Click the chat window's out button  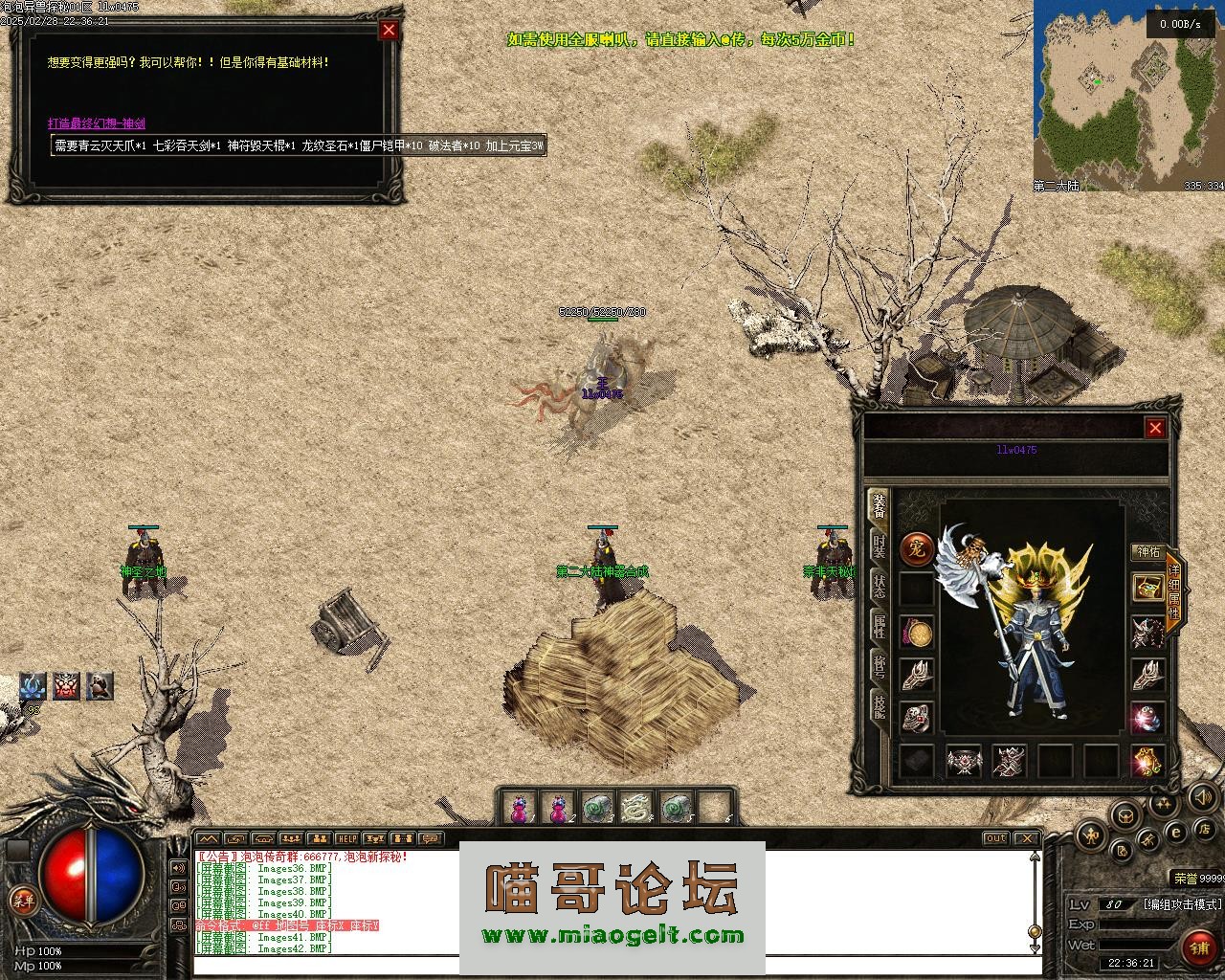995,839
